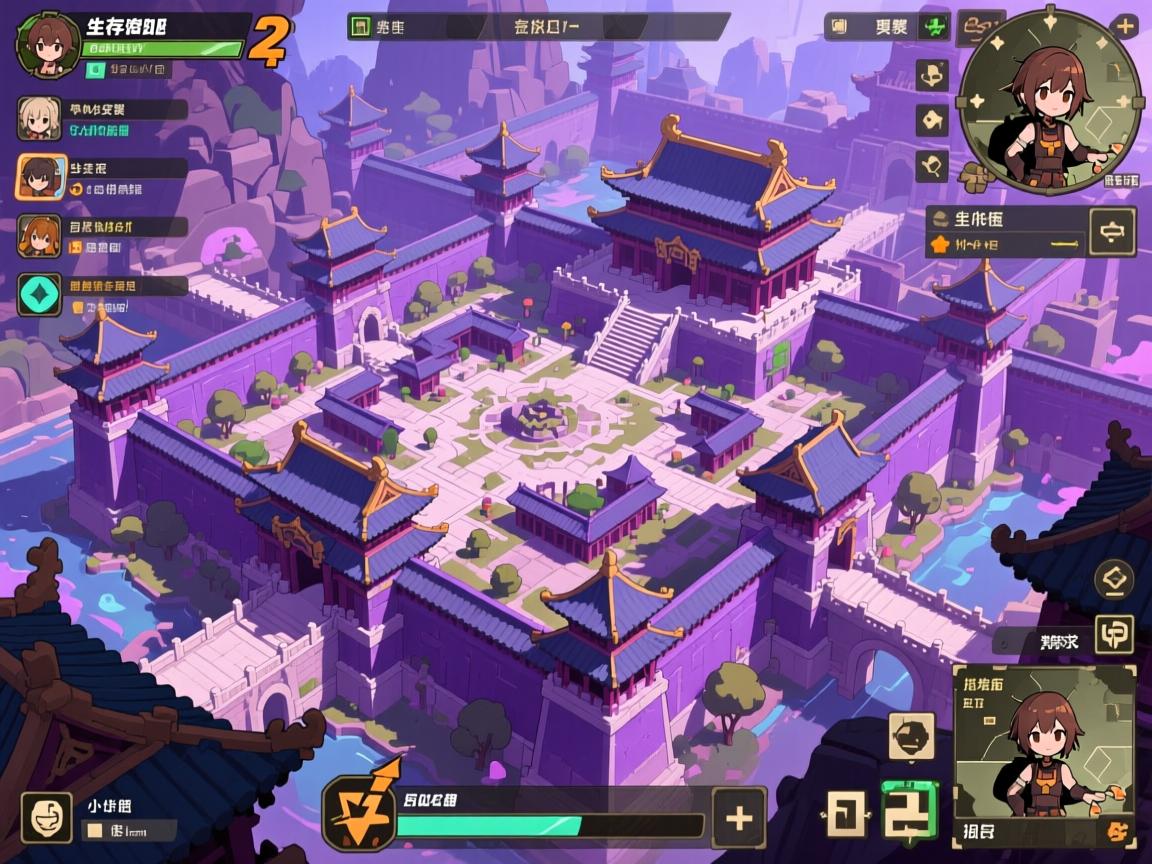The width and height of the screenshot is (1152, 864).
Task: Click the plus button beside circular portrait
Action: click(1125, 27)
